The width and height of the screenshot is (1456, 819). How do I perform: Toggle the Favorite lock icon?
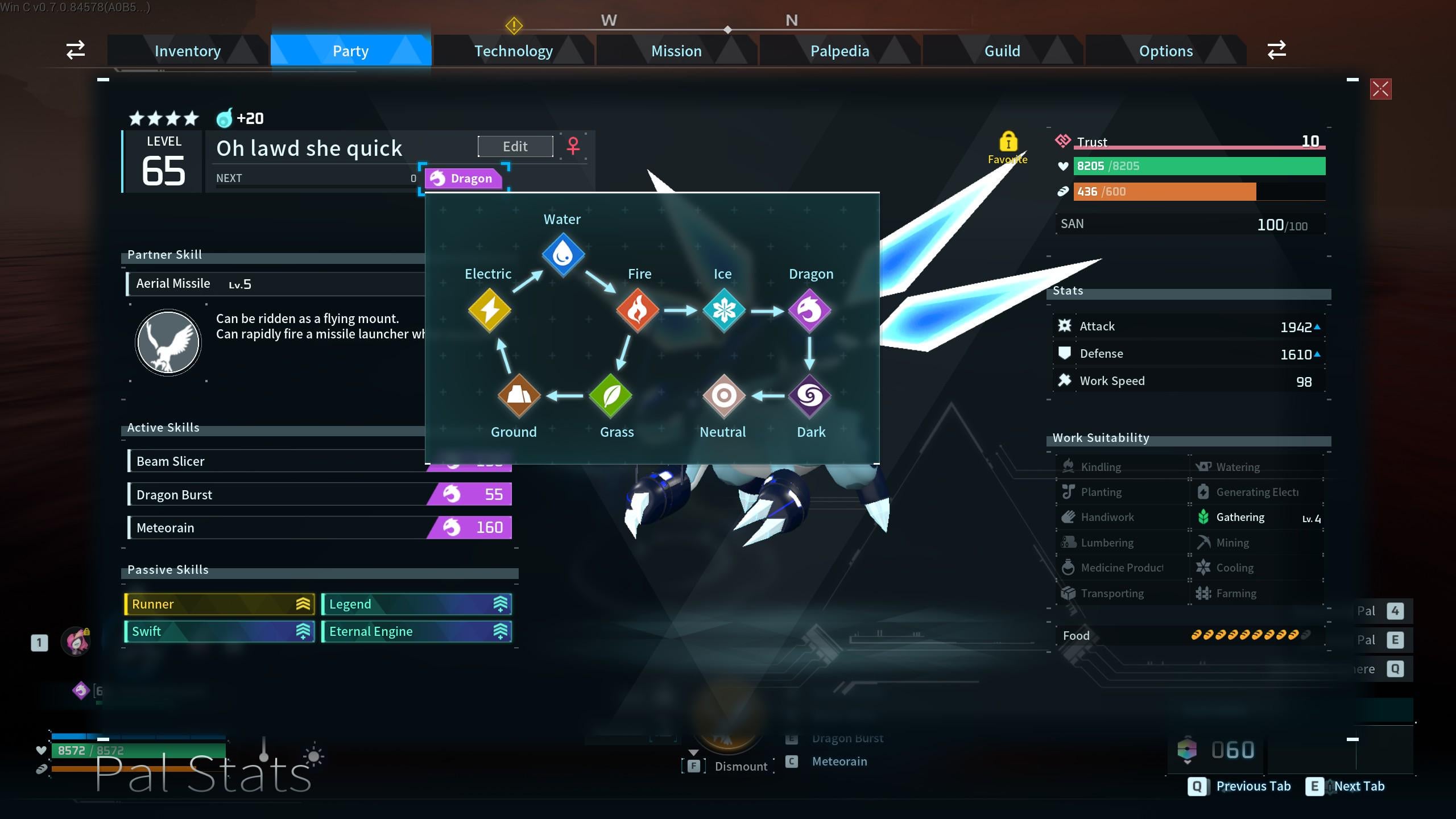pos(1008,142)
